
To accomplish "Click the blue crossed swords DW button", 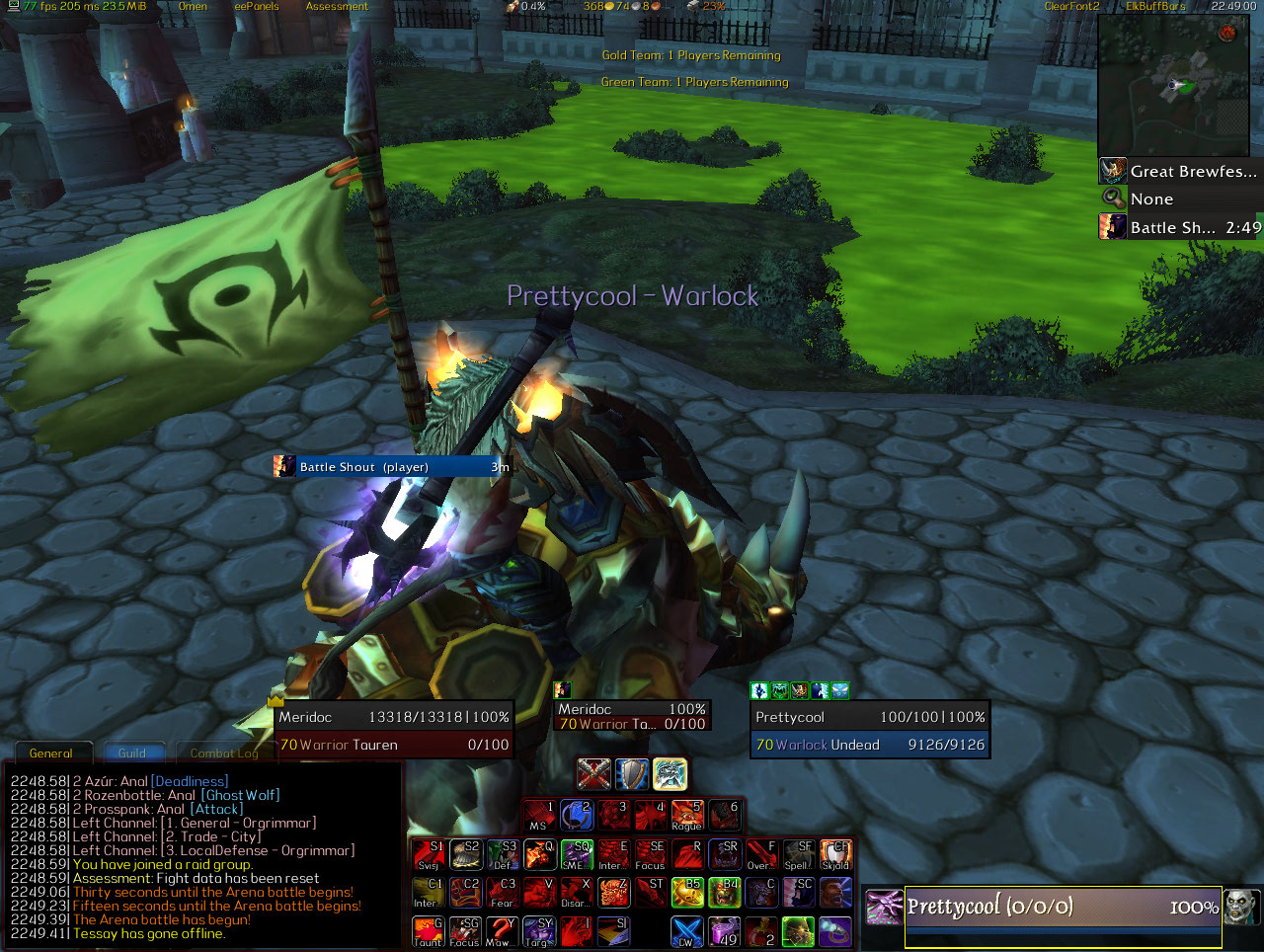I will click(687, 931).
